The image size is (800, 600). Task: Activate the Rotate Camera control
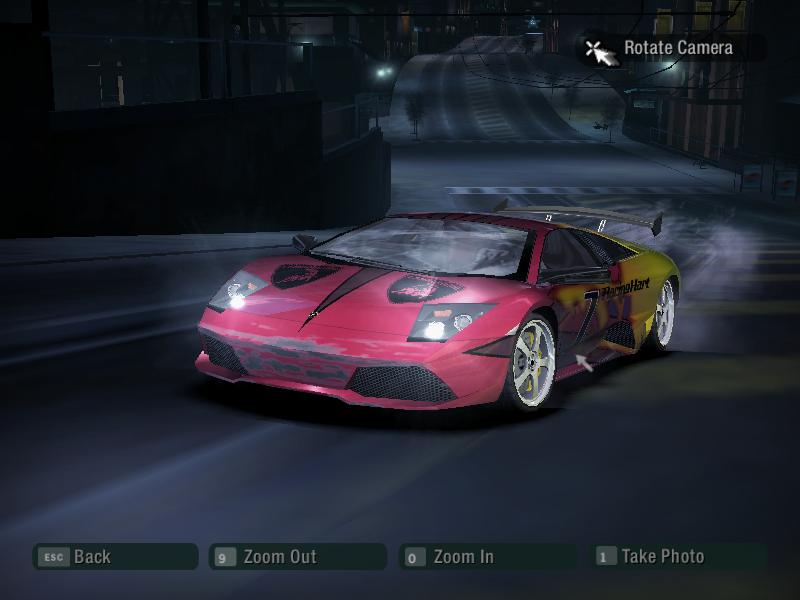click(672, 48)
